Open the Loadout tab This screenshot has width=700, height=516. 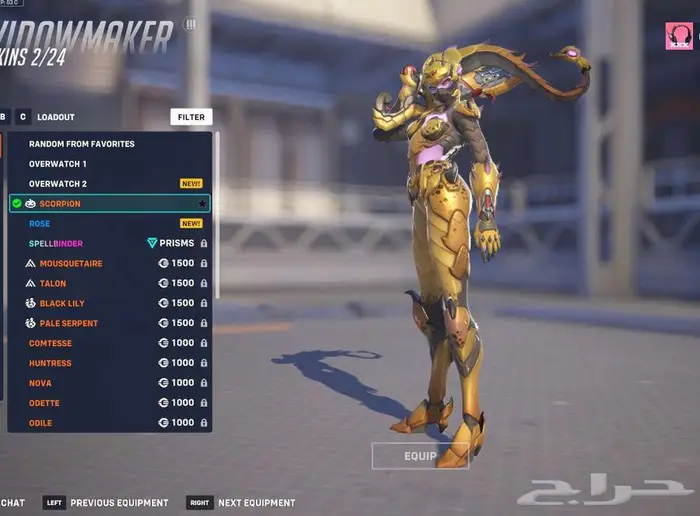(x=56, y=117)
